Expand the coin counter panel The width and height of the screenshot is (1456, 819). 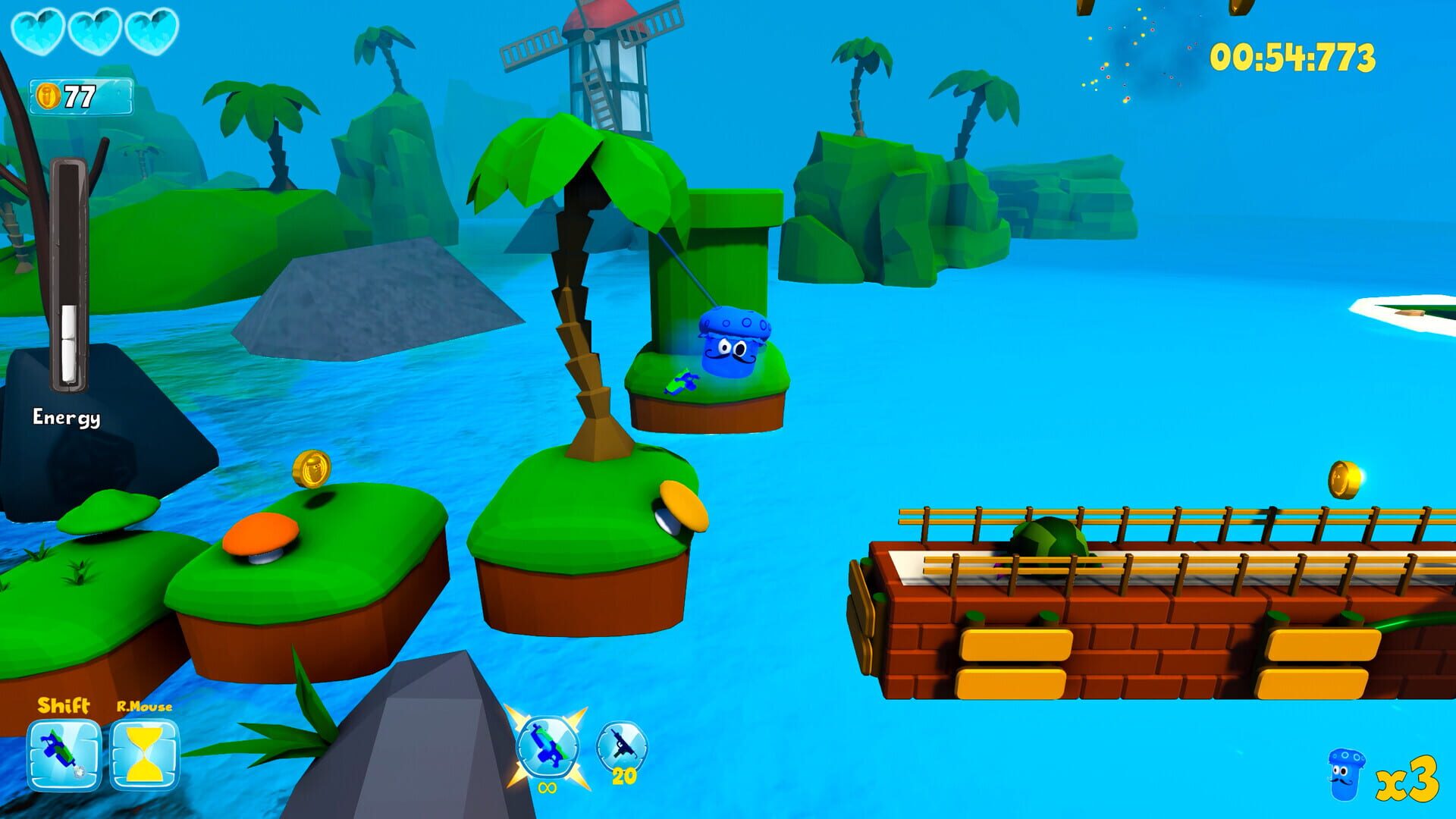80,96
